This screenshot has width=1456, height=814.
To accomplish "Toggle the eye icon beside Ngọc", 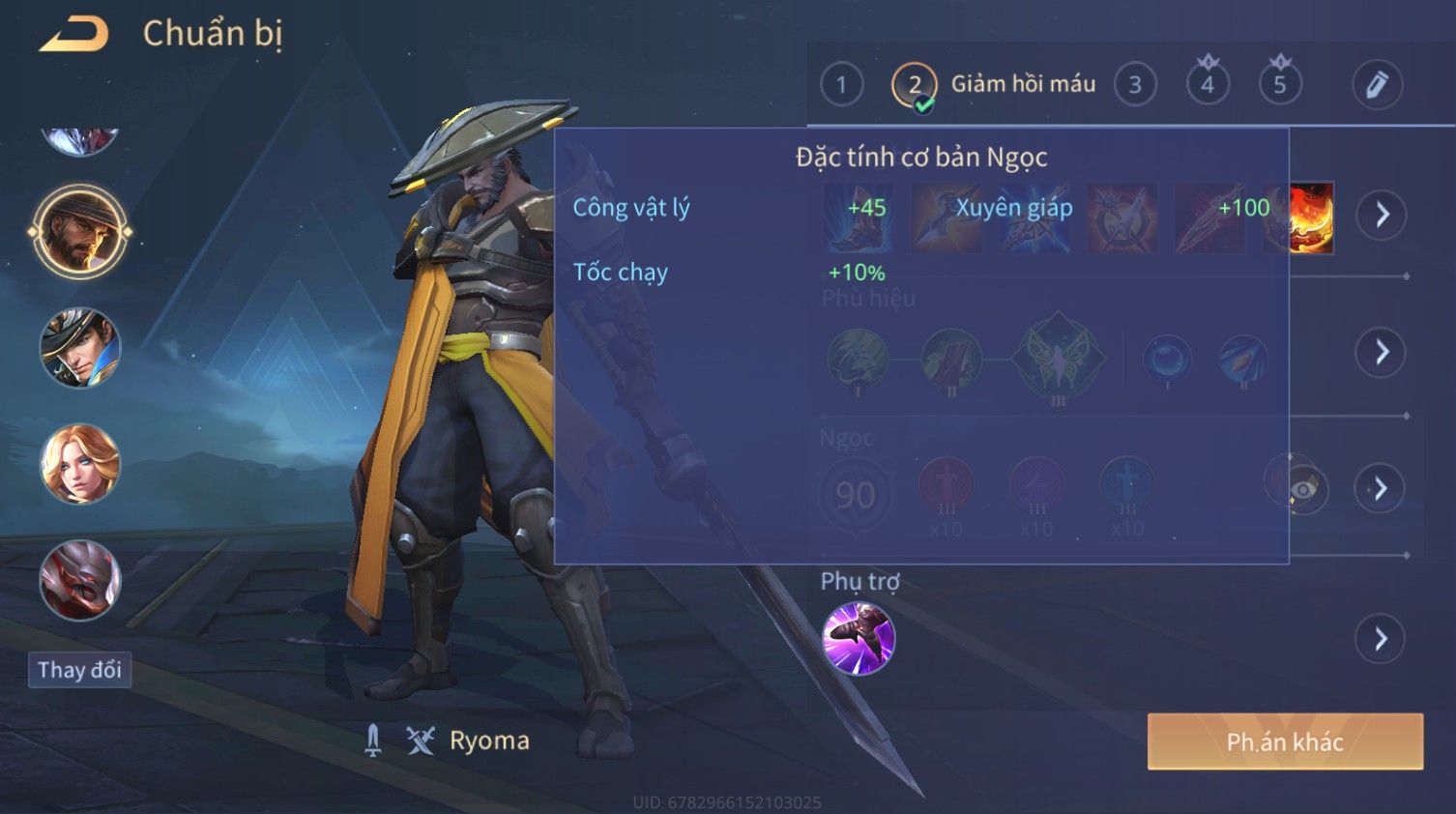I will click(1301, 488).
